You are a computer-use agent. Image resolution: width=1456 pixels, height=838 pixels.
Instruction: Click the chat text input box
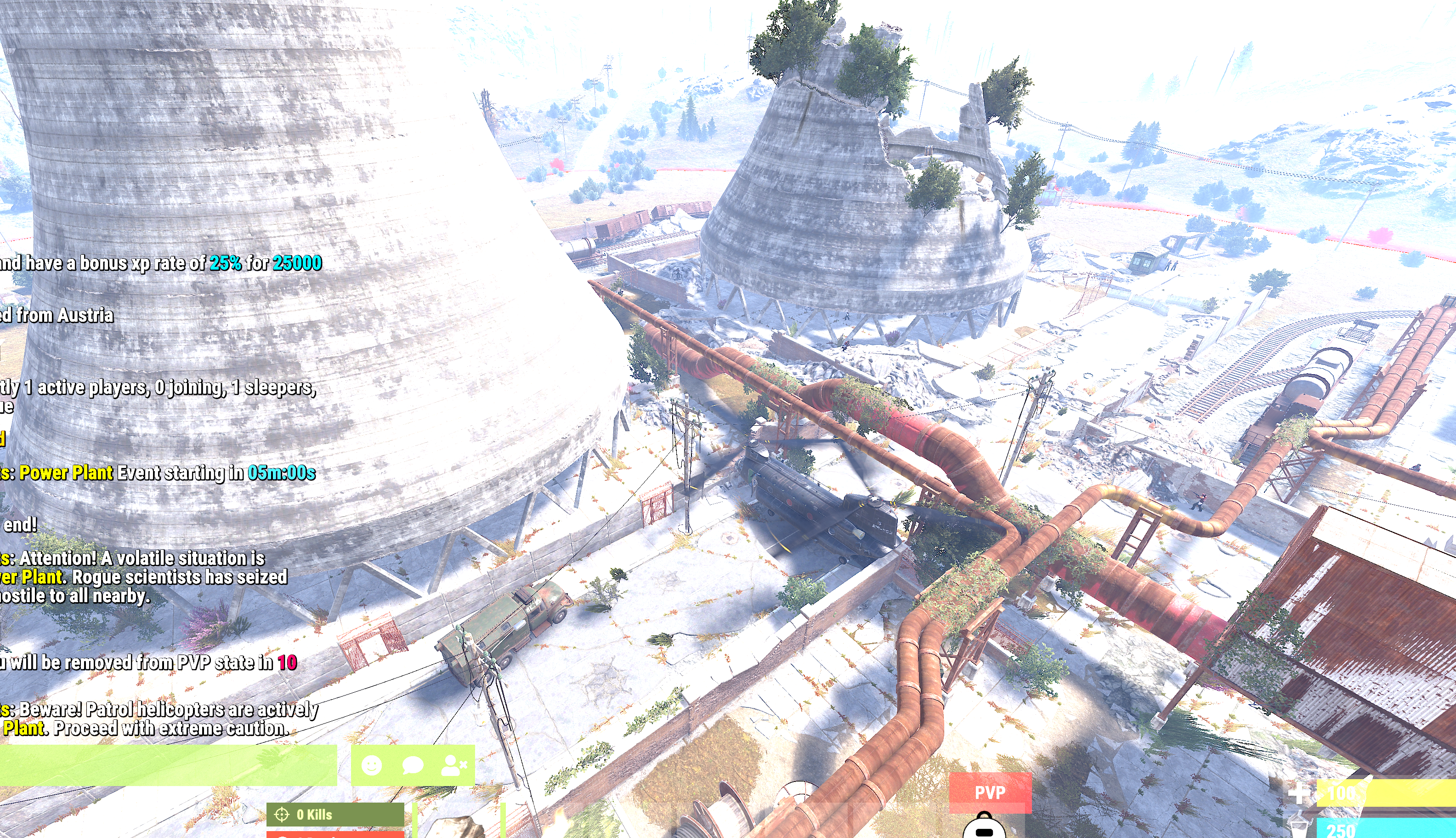(x=167, y=765)
